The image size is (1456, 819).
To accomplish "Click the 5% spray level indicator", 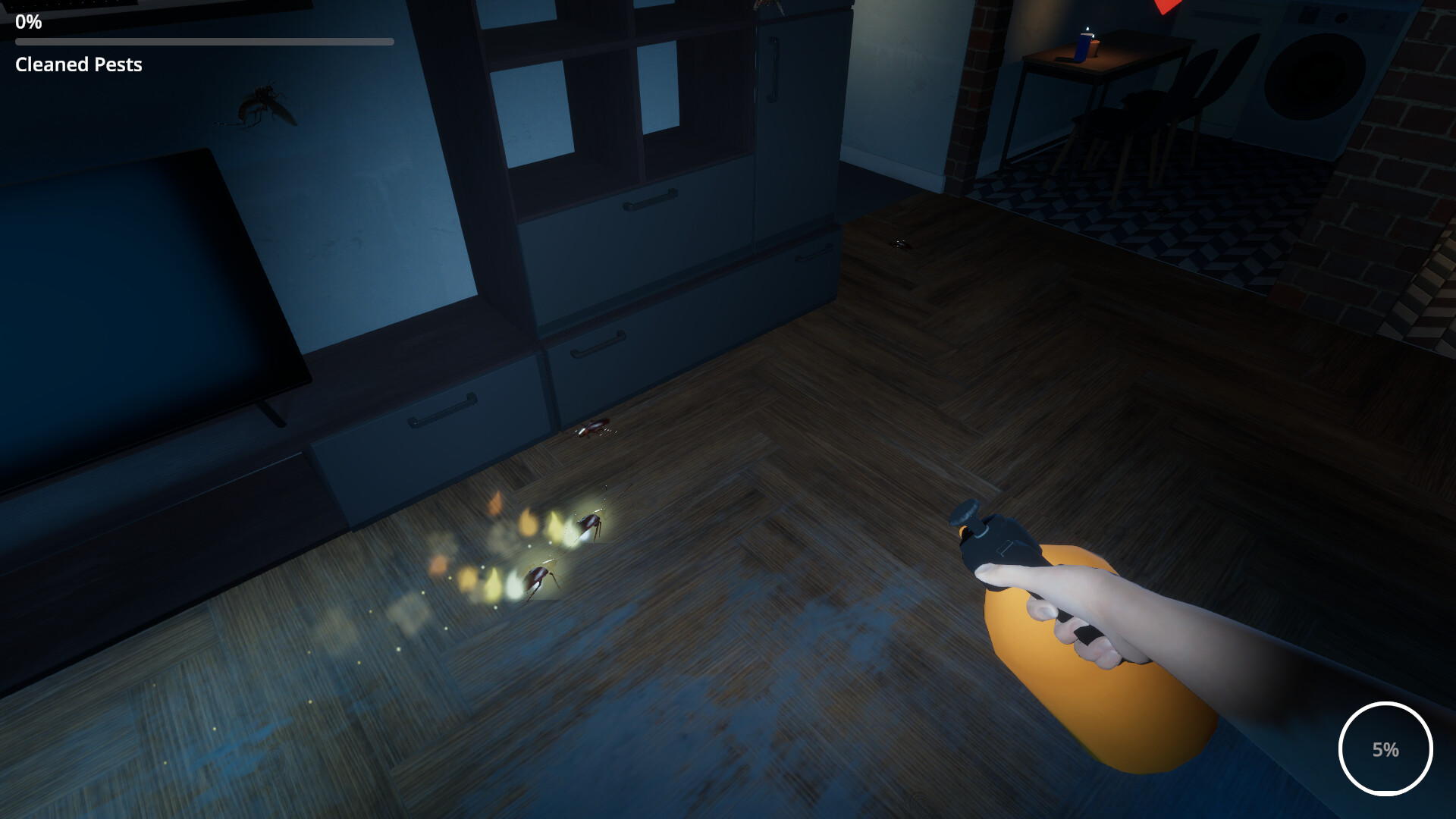I will click(1385, 749).
